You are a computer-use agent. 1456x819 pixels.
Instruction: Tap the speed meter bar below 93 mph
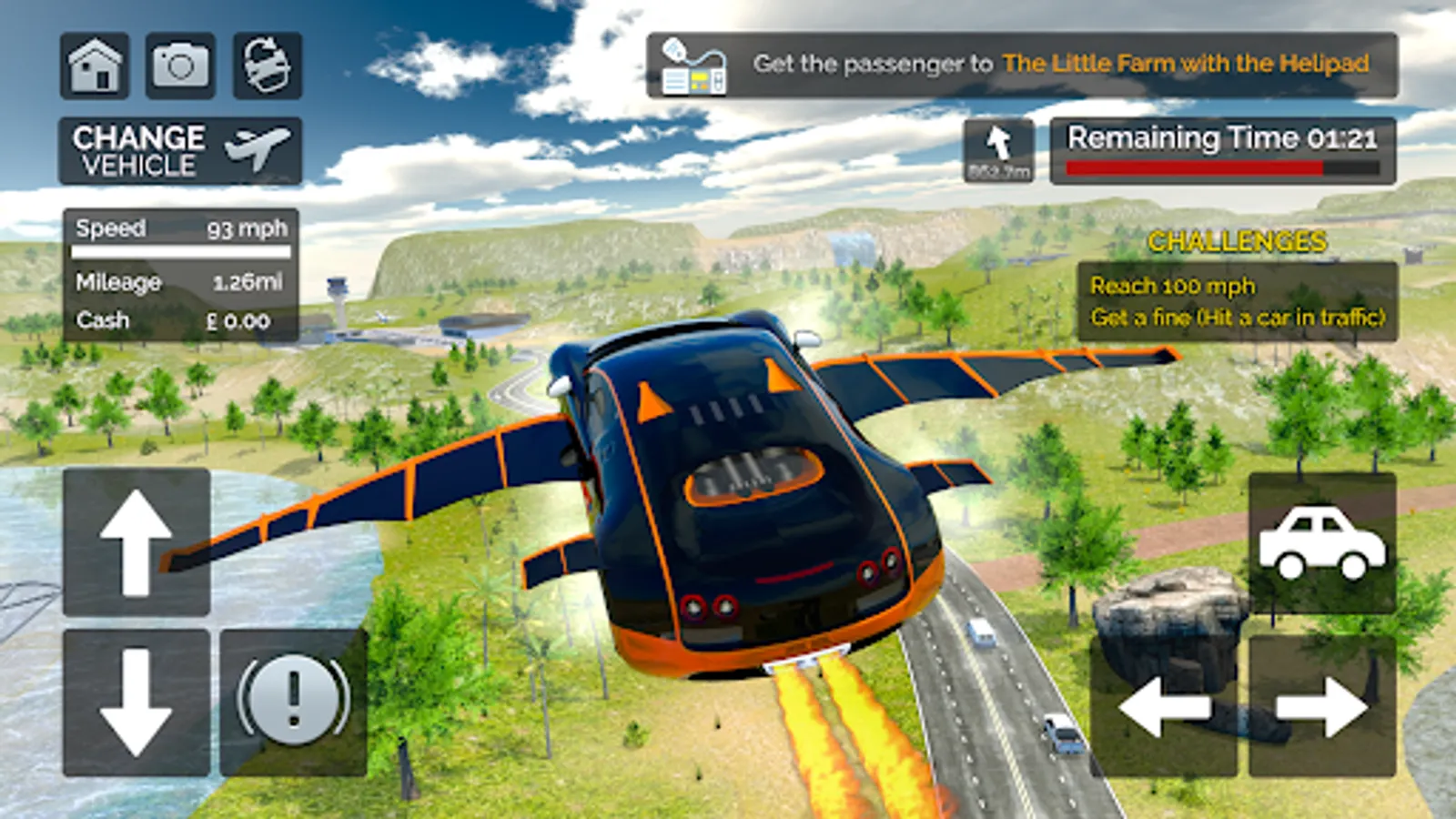pos(179,251)
